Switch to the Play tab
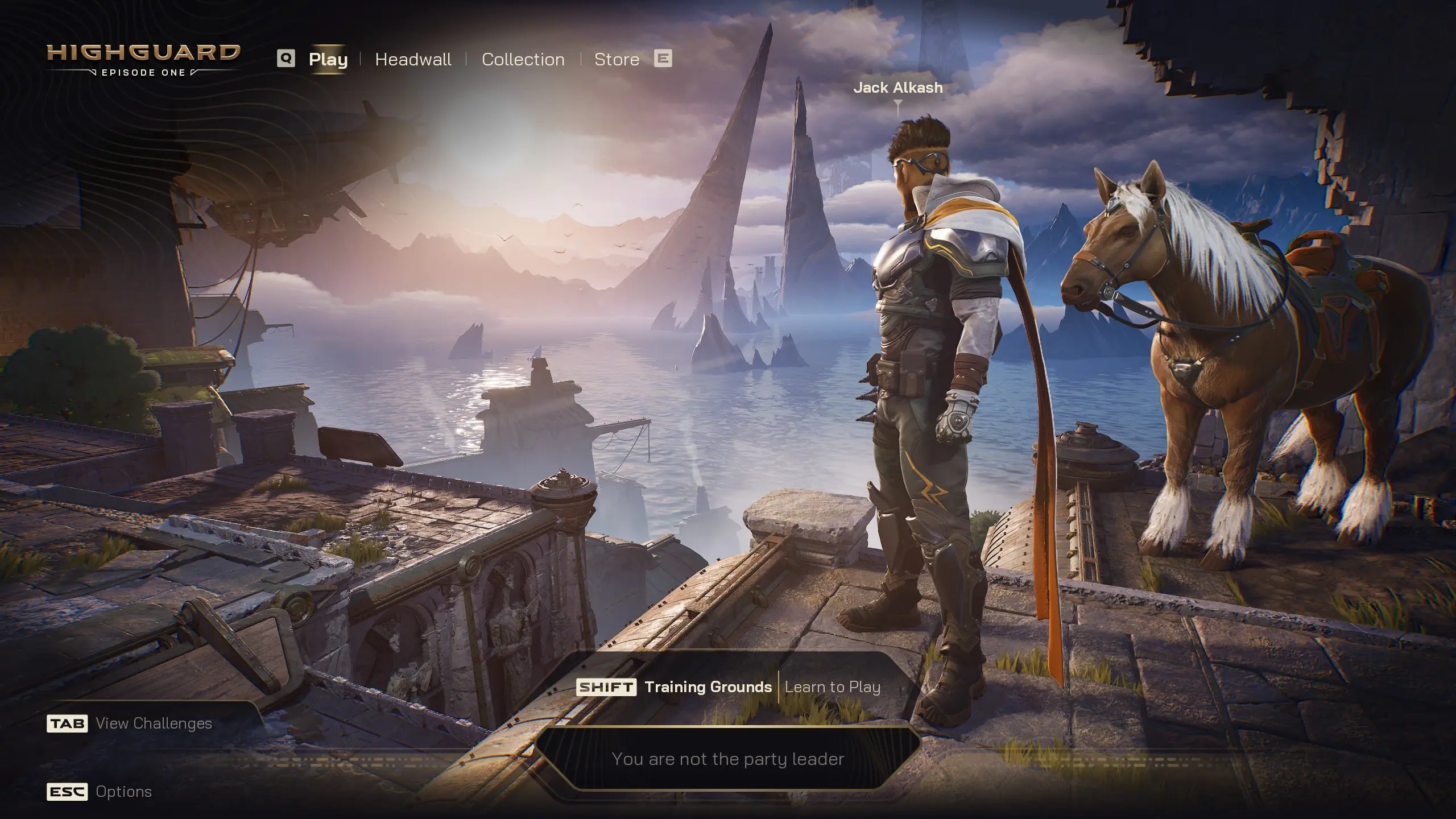The width and height of the screenshot is (1456, 819). coord(328,59)
